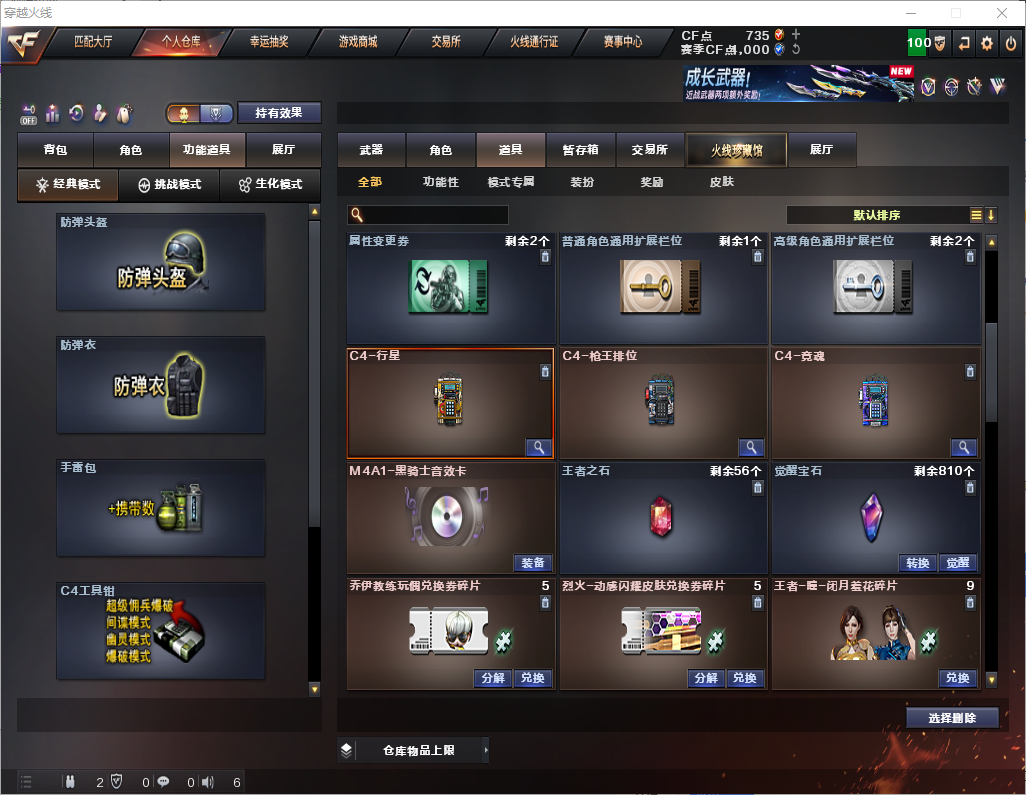Click 觉醒 on the 觉醒宝石 item
This screenshot has width=1026, height=795.
958,563
